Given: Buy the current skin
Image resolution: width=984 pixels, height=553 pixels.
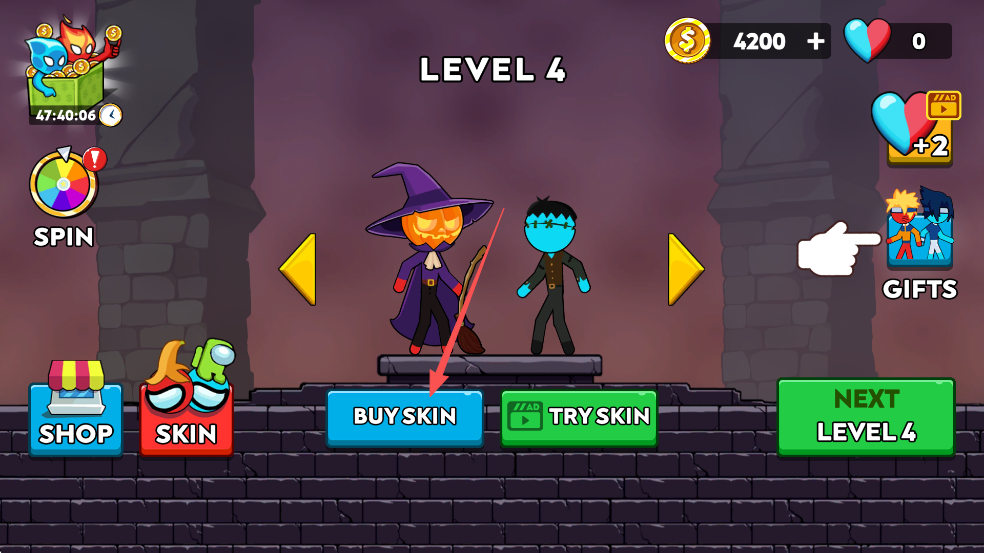Looking at the screenshot, I should point(405,416).
